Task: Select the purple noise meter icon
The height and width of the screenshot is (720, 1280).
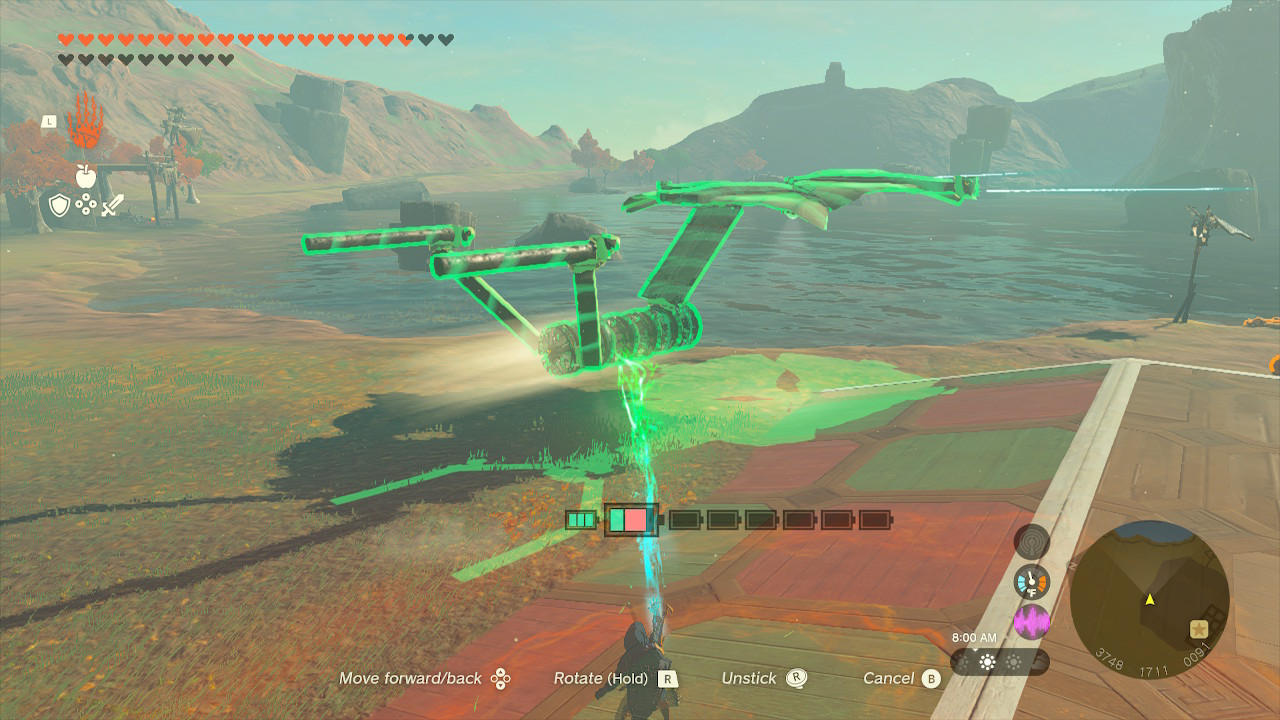Action: (x=1031, y=622)
